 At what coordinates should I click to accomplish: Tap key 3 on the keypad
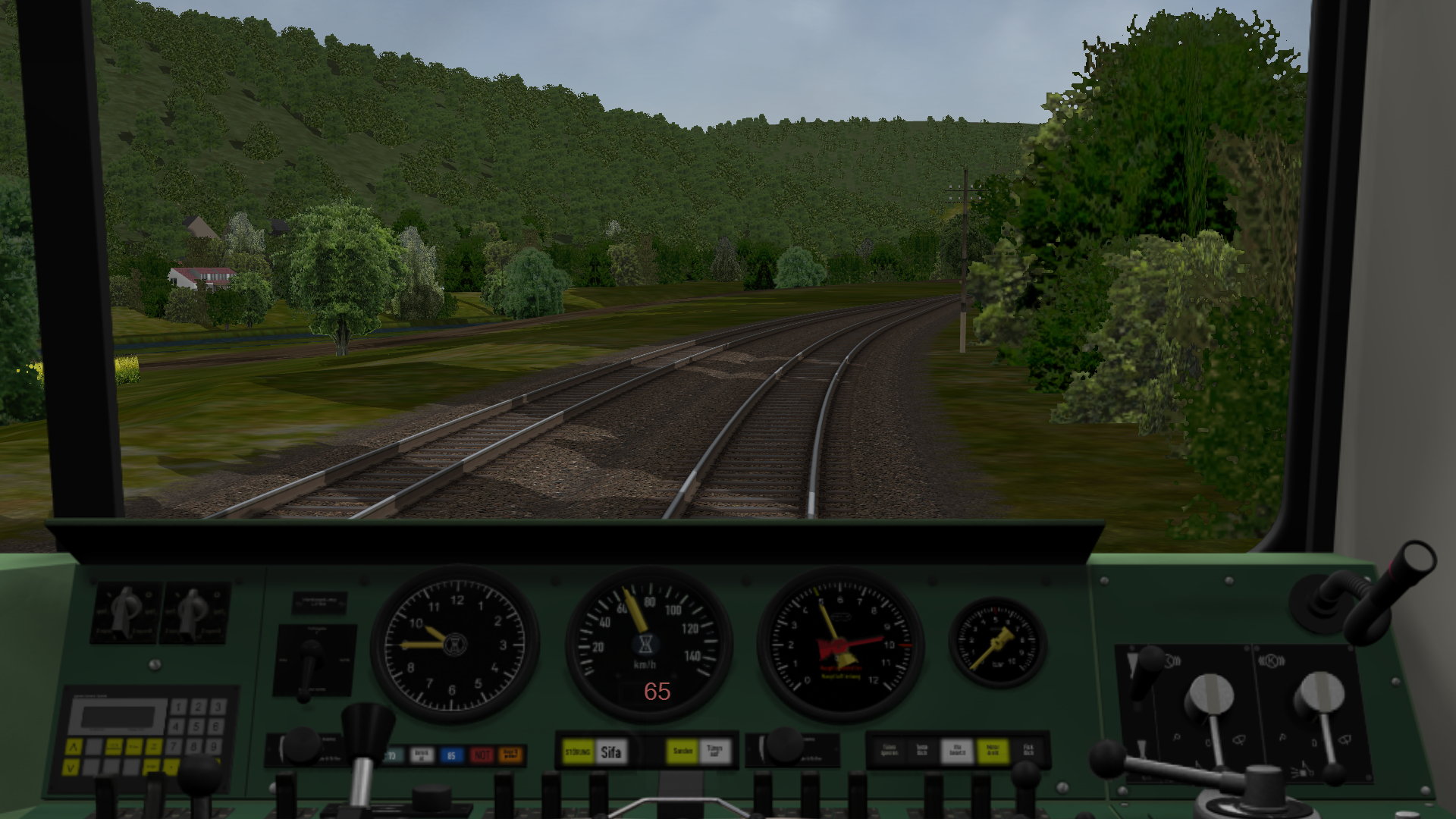[x=217, y=708]
